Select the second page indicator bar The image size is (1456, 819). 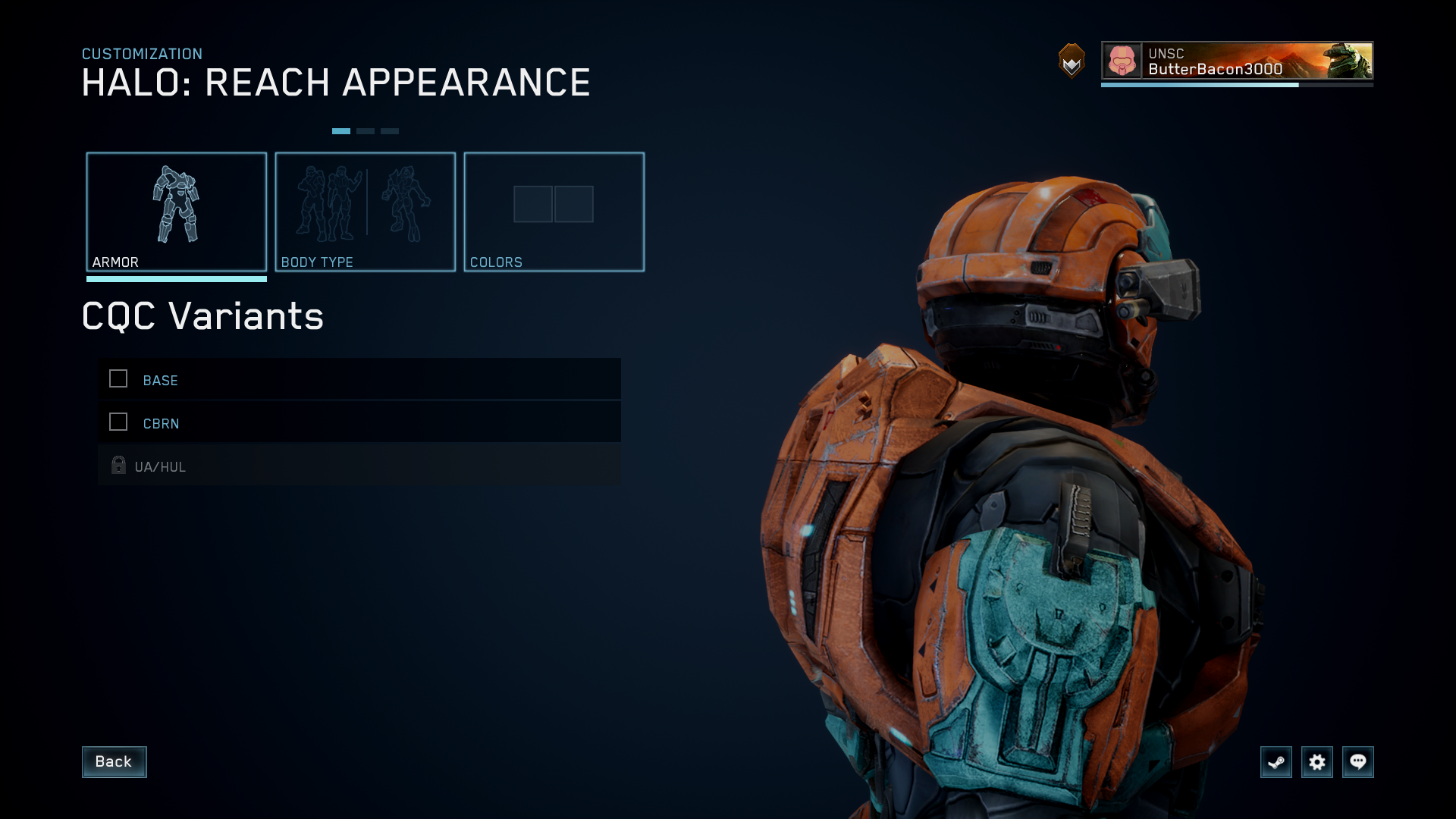point(366,130)
